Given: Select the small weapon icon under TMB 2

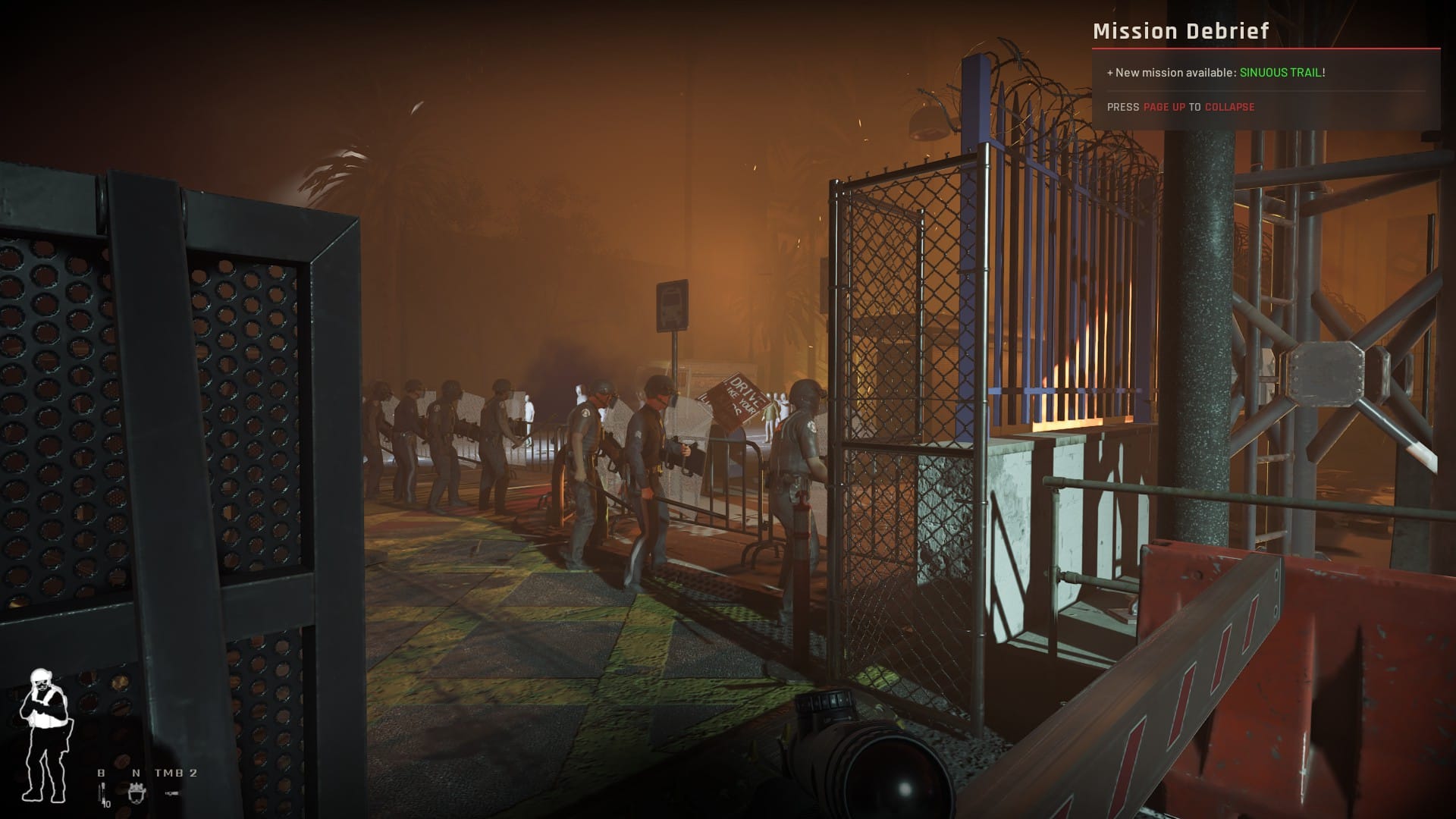Looking at the screenshot, I should coord(173,793).
